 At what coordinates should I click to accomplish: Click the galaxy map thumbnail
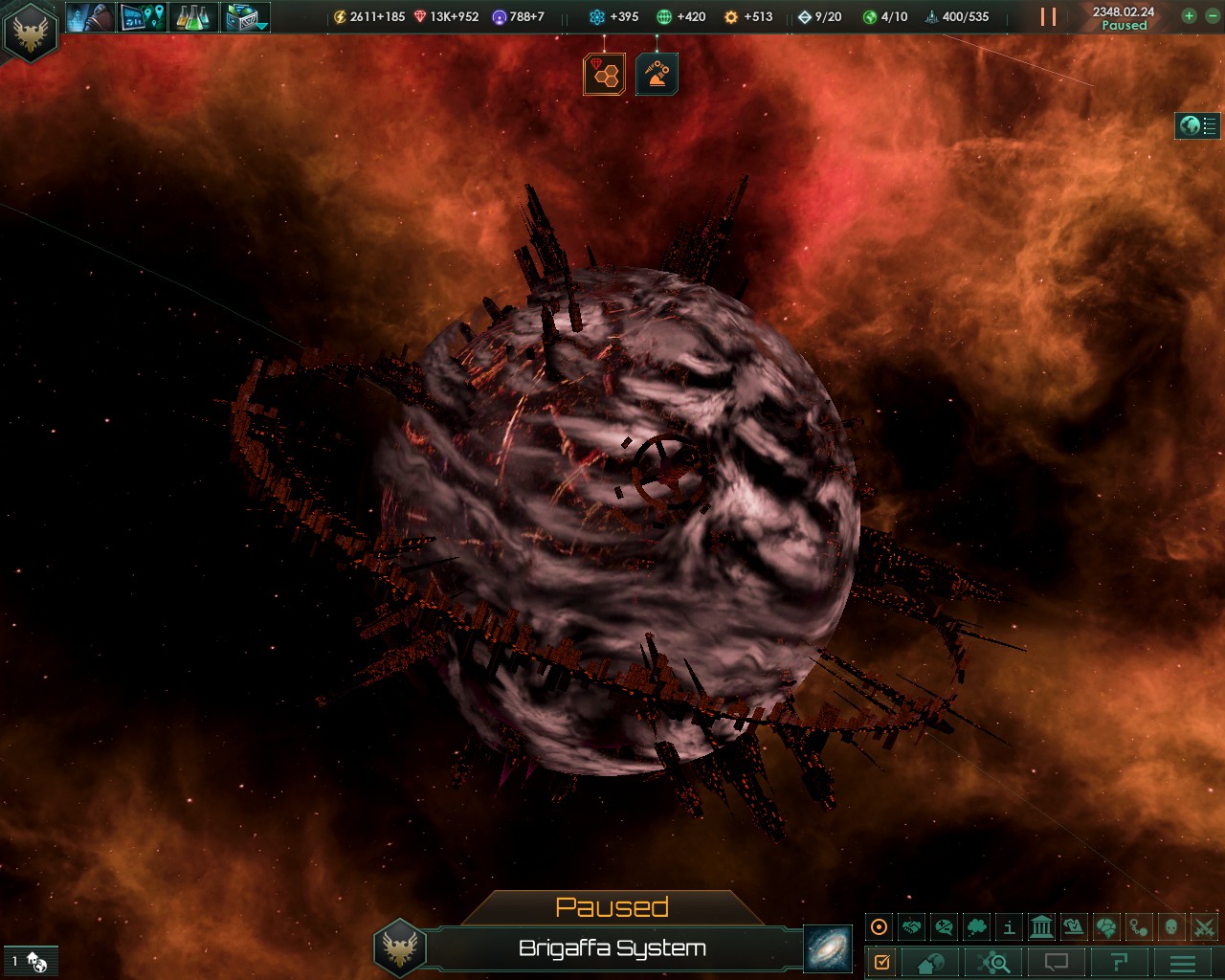point(829,949)
